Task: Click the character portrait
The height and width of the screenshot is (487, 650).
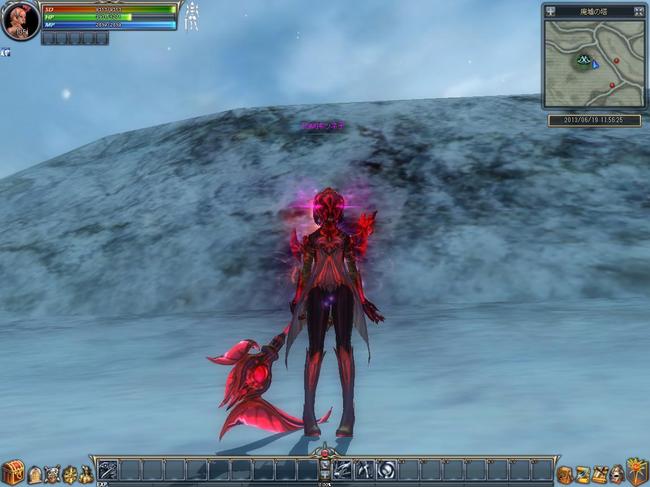Action: tap(19, 21)
